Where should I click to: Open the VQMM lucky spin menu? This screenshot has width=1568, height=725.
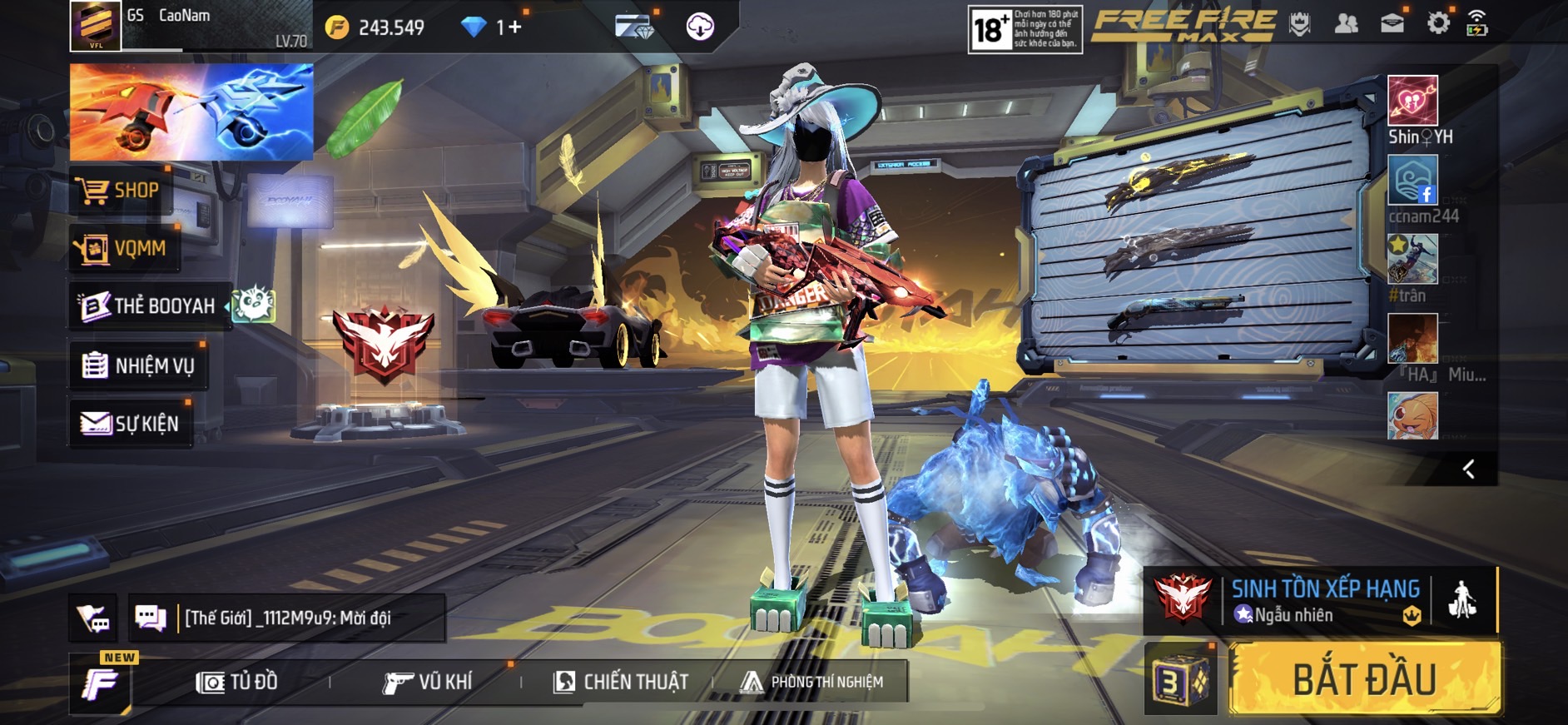[x=125, y=248]
